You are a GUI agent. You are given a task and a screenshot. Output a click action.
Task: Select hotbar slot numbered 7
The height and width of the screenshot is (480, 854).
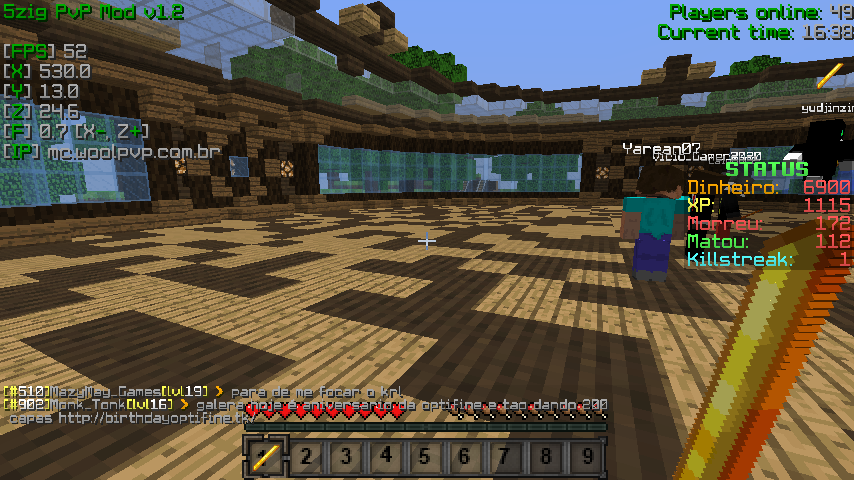505,458
